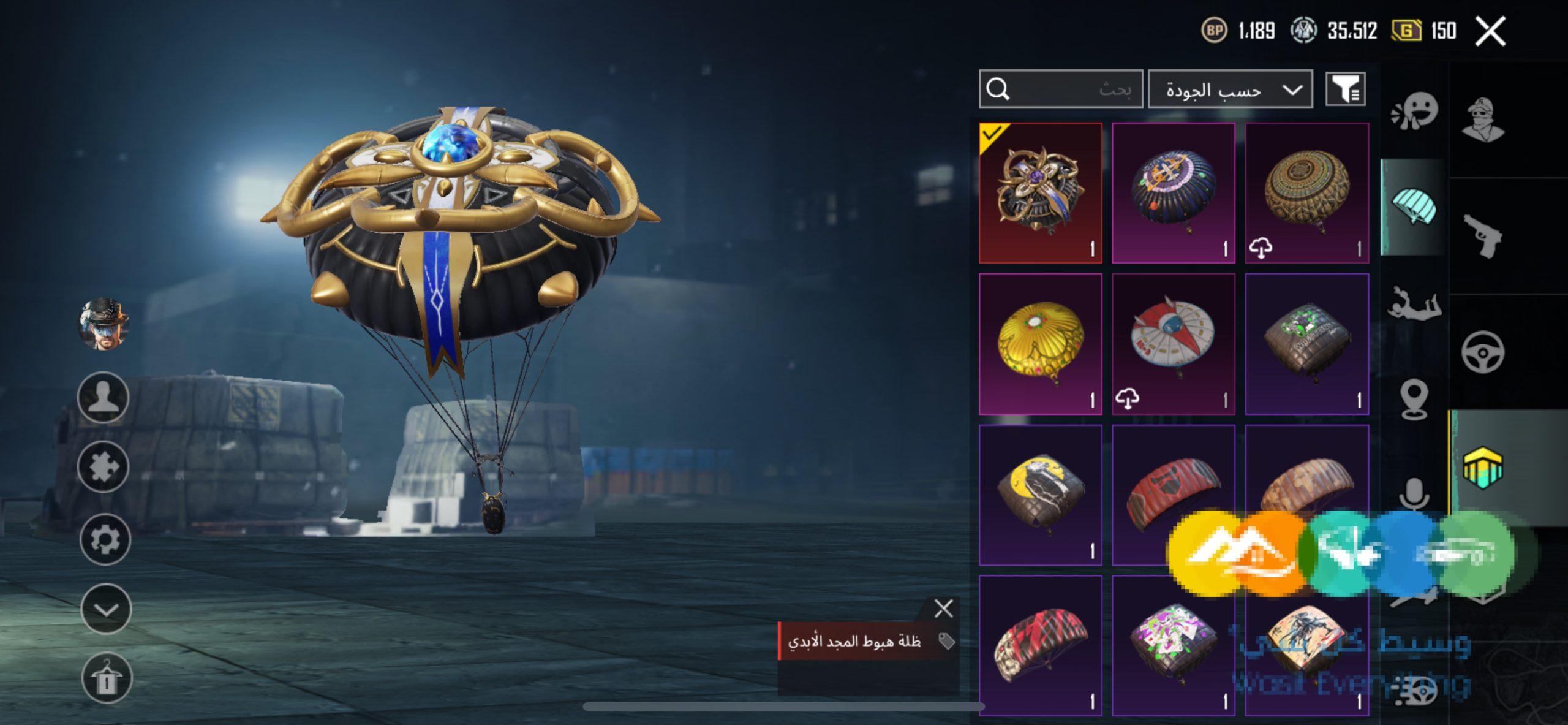Screen dimensions: 1568x725
Task: Open the gear settings button
Action: (105, 540)
